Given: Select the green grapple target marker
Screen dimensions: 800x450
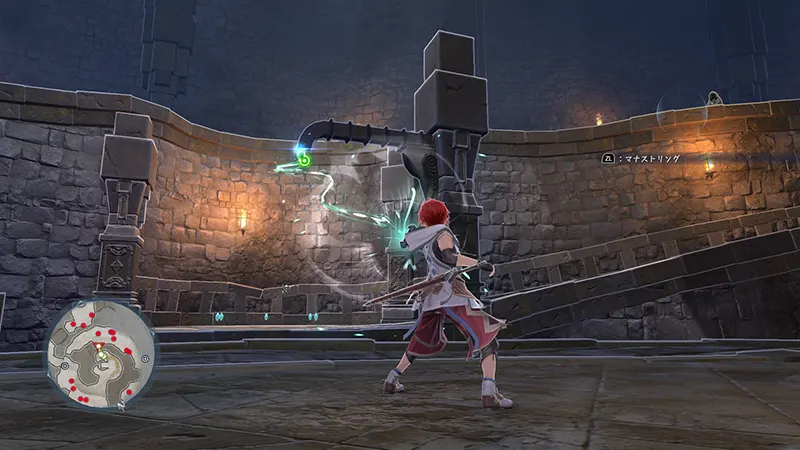Looking at the screenshot, I should [x=303, y=159].
